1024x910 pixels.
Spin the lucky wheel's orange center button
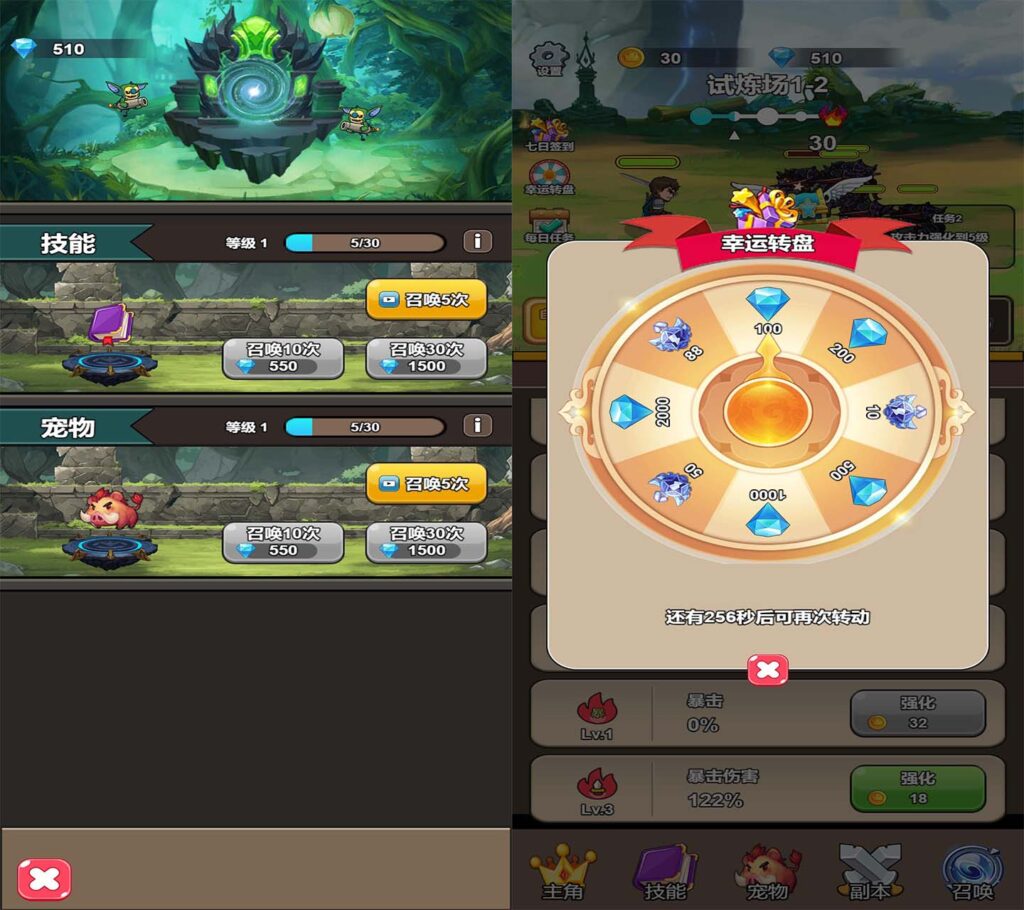point(767,408)
